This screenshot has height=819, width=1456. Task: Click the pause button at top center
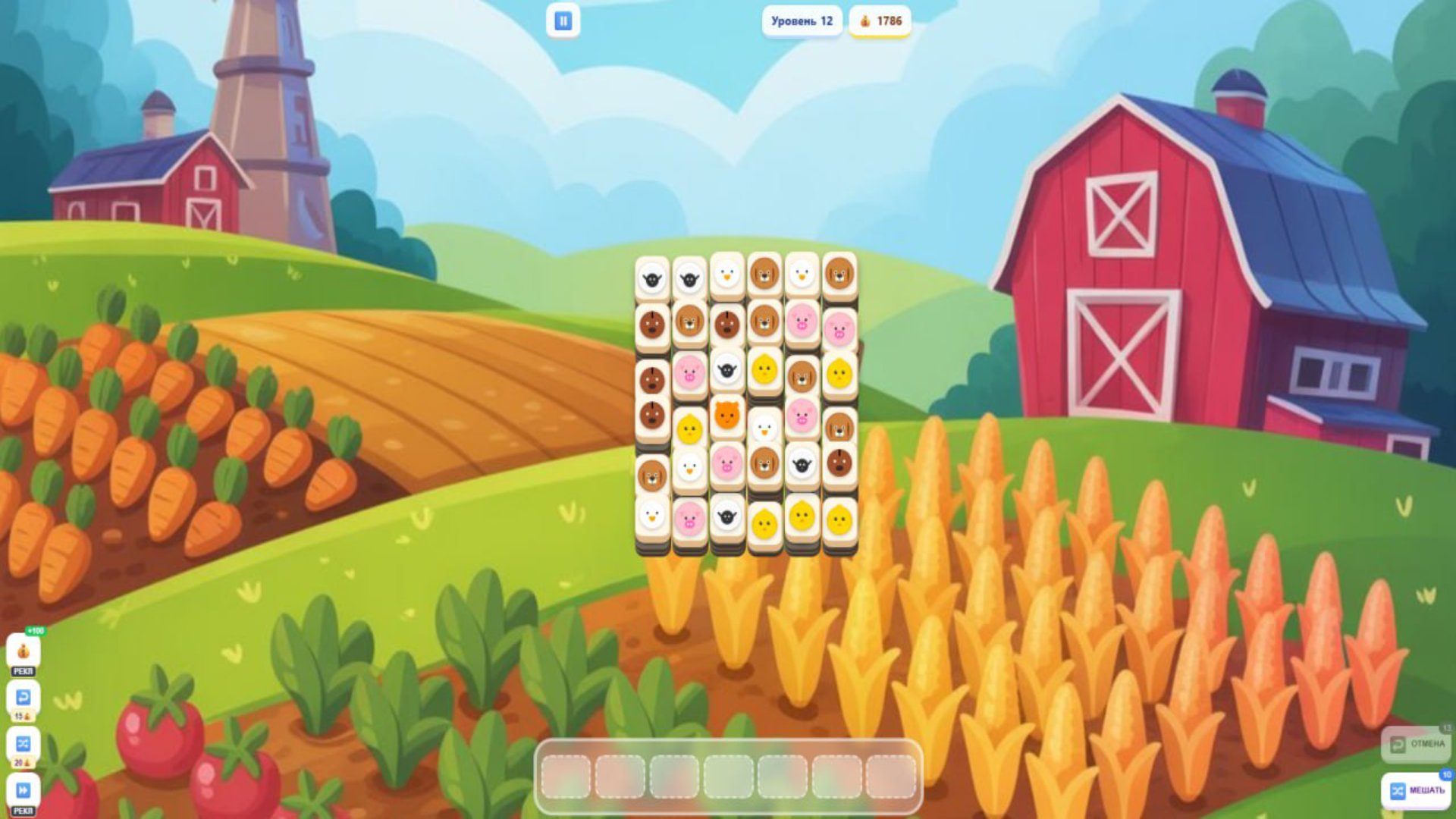click(561, 20)
